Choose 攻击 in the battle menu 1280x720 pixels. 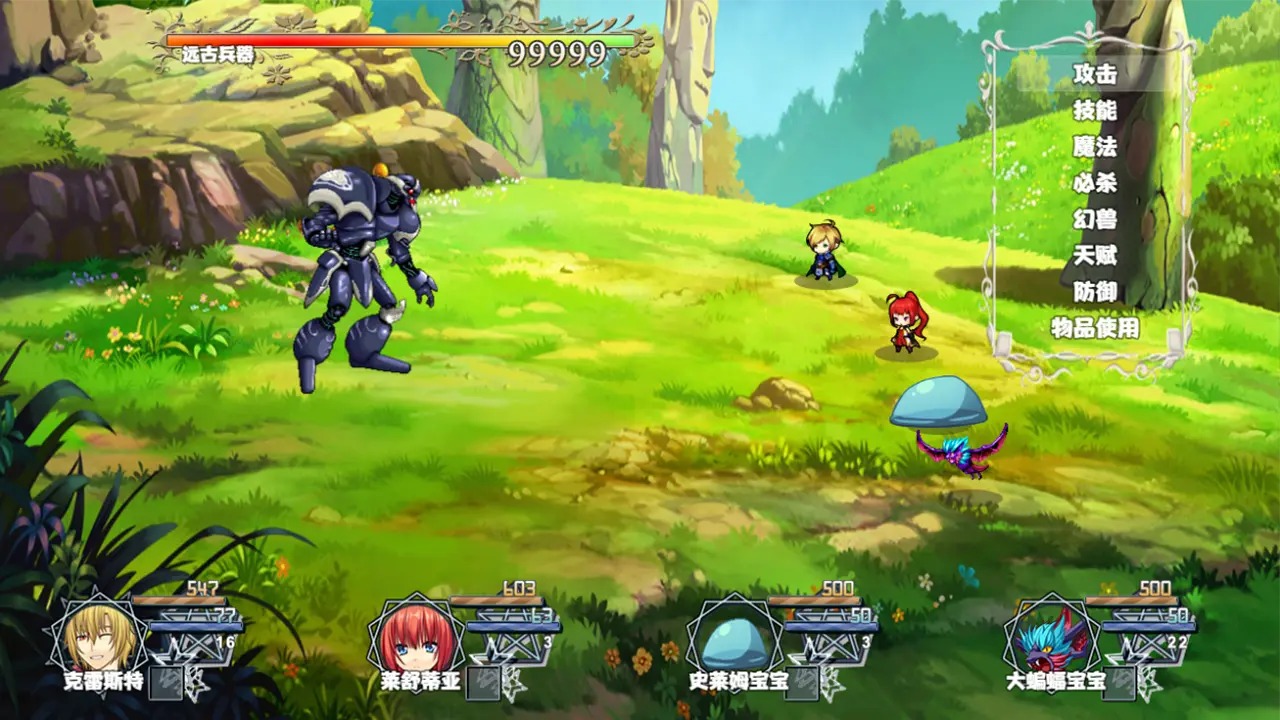(1094, 74)
